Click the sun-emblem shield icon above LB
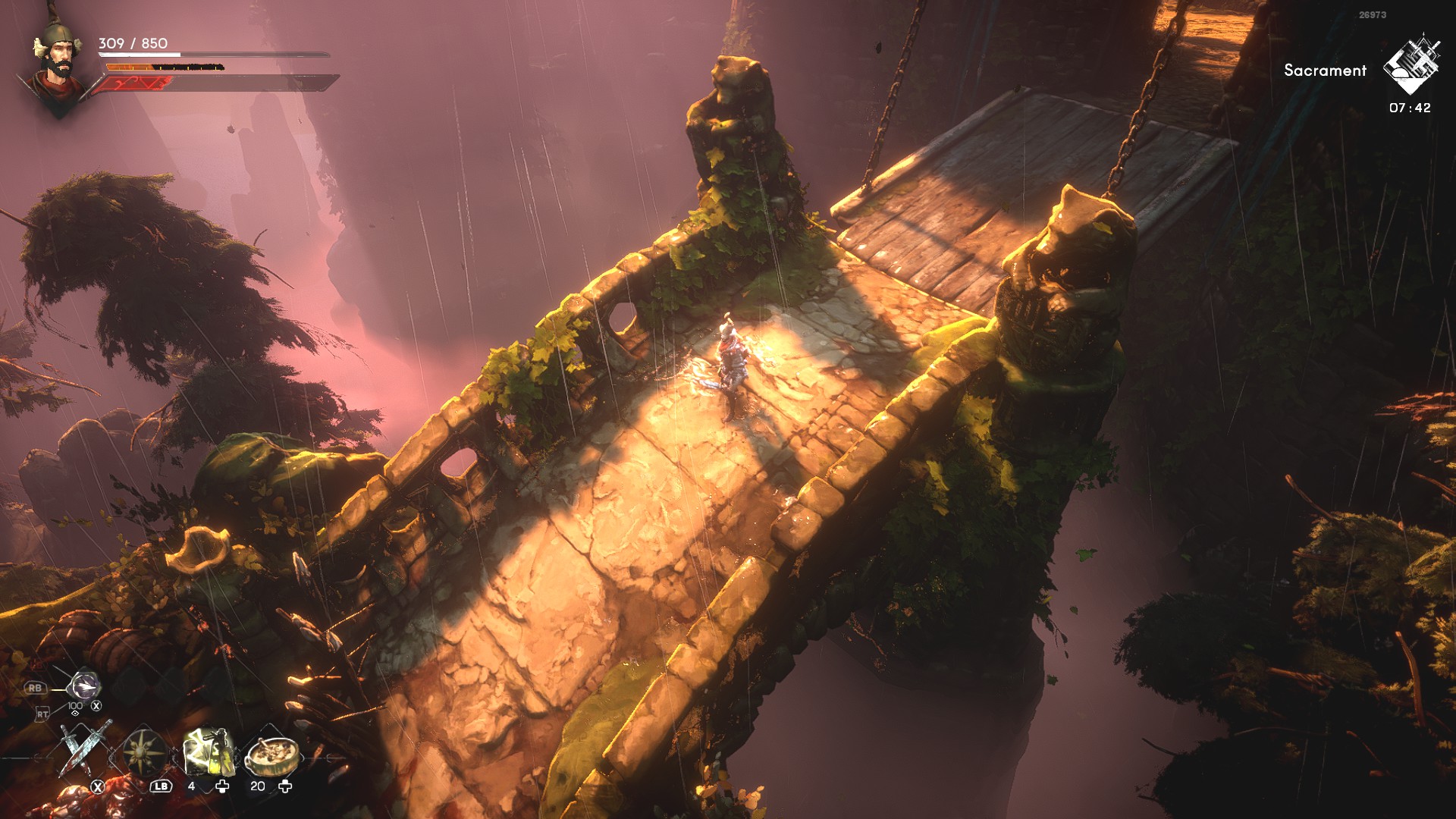Image resolution: width=1456 pixels, height=819 pixels. pyautogui.click(x=145, y=753)
